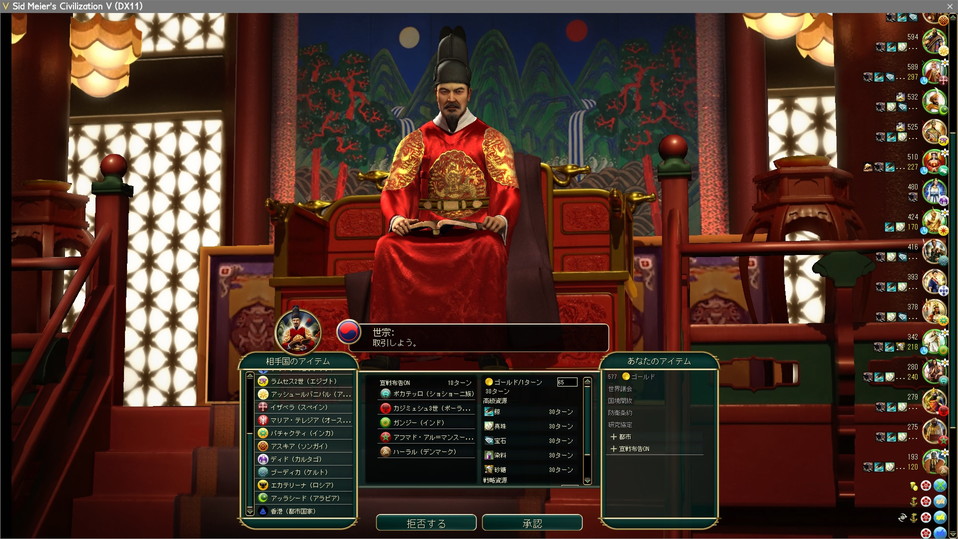Select ラムセス2世 (Egypt) in leader list
This screenshot has width=958, height=539.
coord(303,381)
